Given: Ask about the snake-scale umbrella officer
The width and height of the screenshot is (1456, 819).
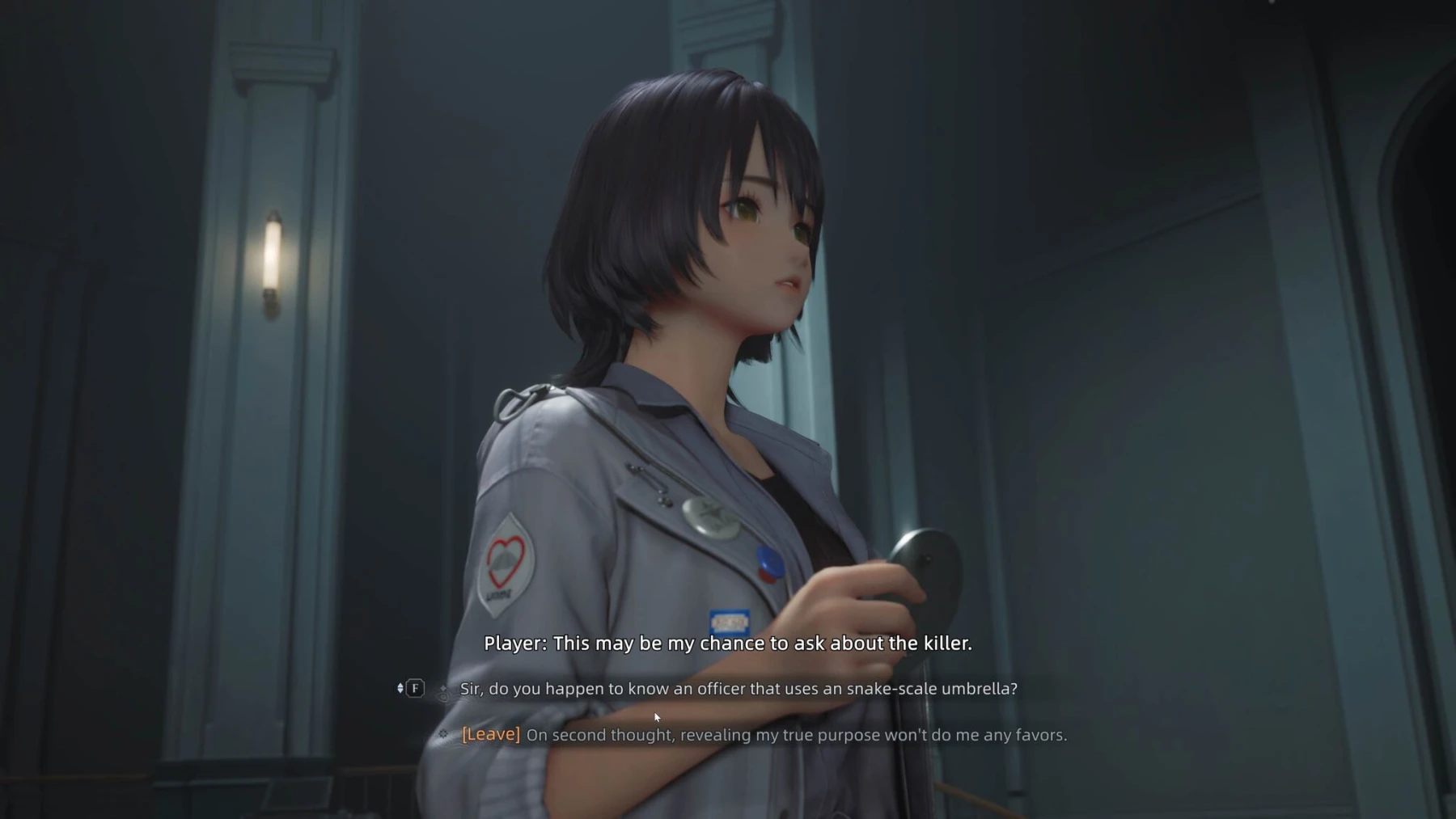Looking at the screenshot, I should [738, 689].
